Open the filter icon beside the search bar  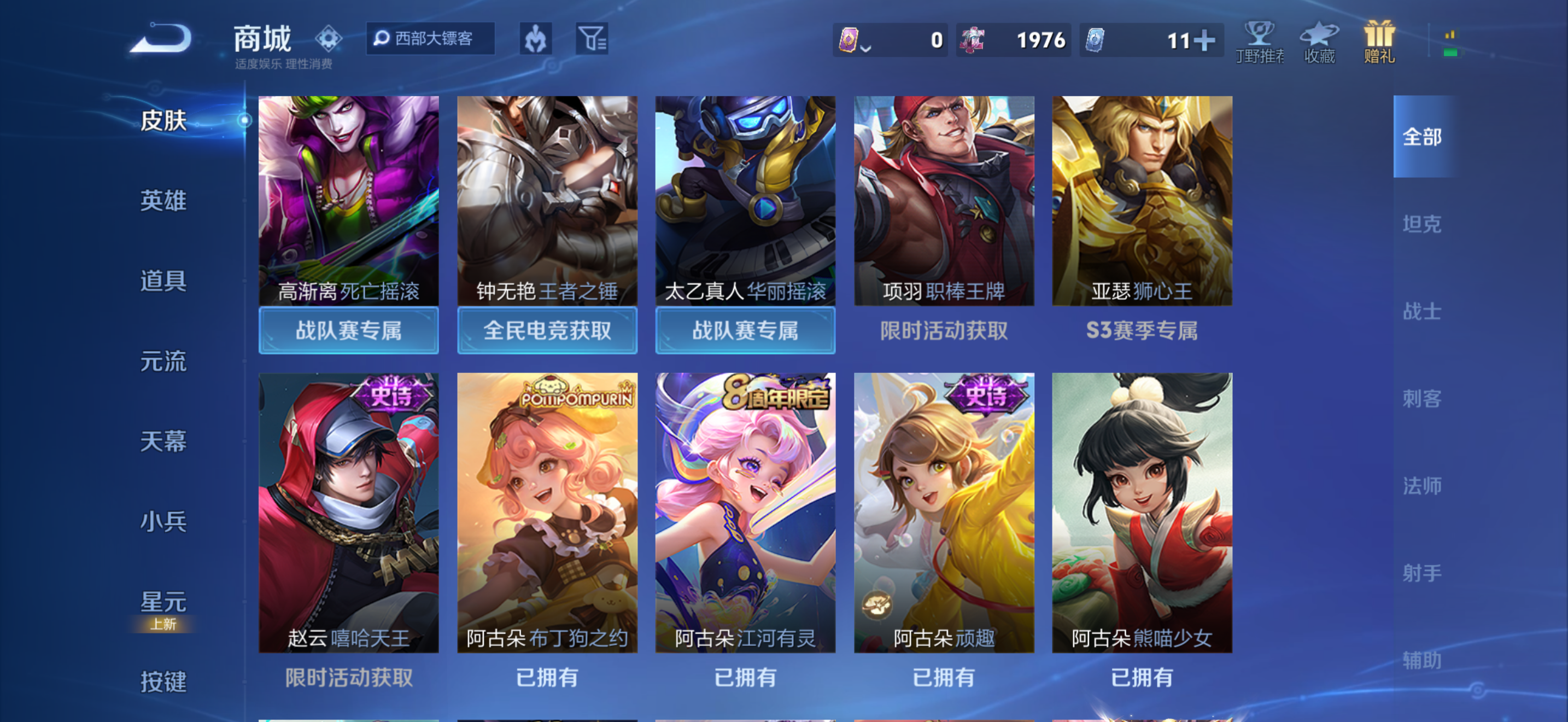[592, 38]
